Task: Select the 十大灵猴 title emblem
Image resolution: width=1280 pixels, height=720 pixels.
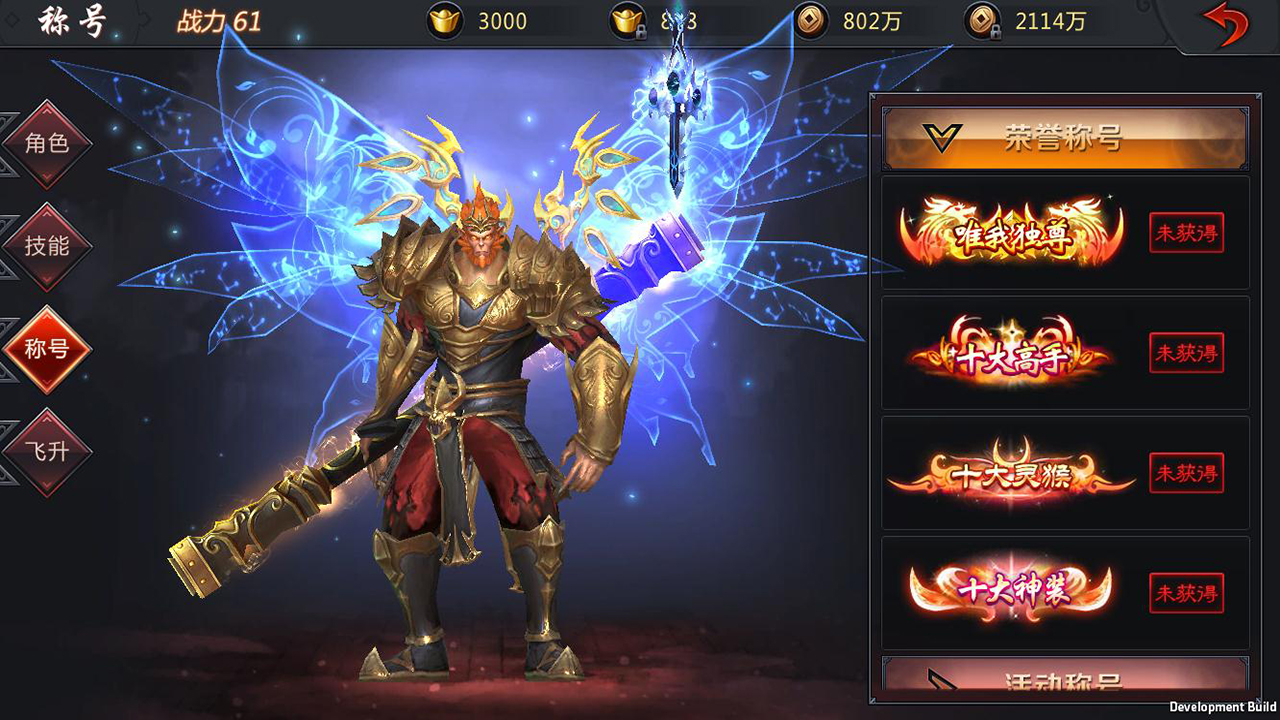Action: pyautogui.click(x=1010, y=473)
